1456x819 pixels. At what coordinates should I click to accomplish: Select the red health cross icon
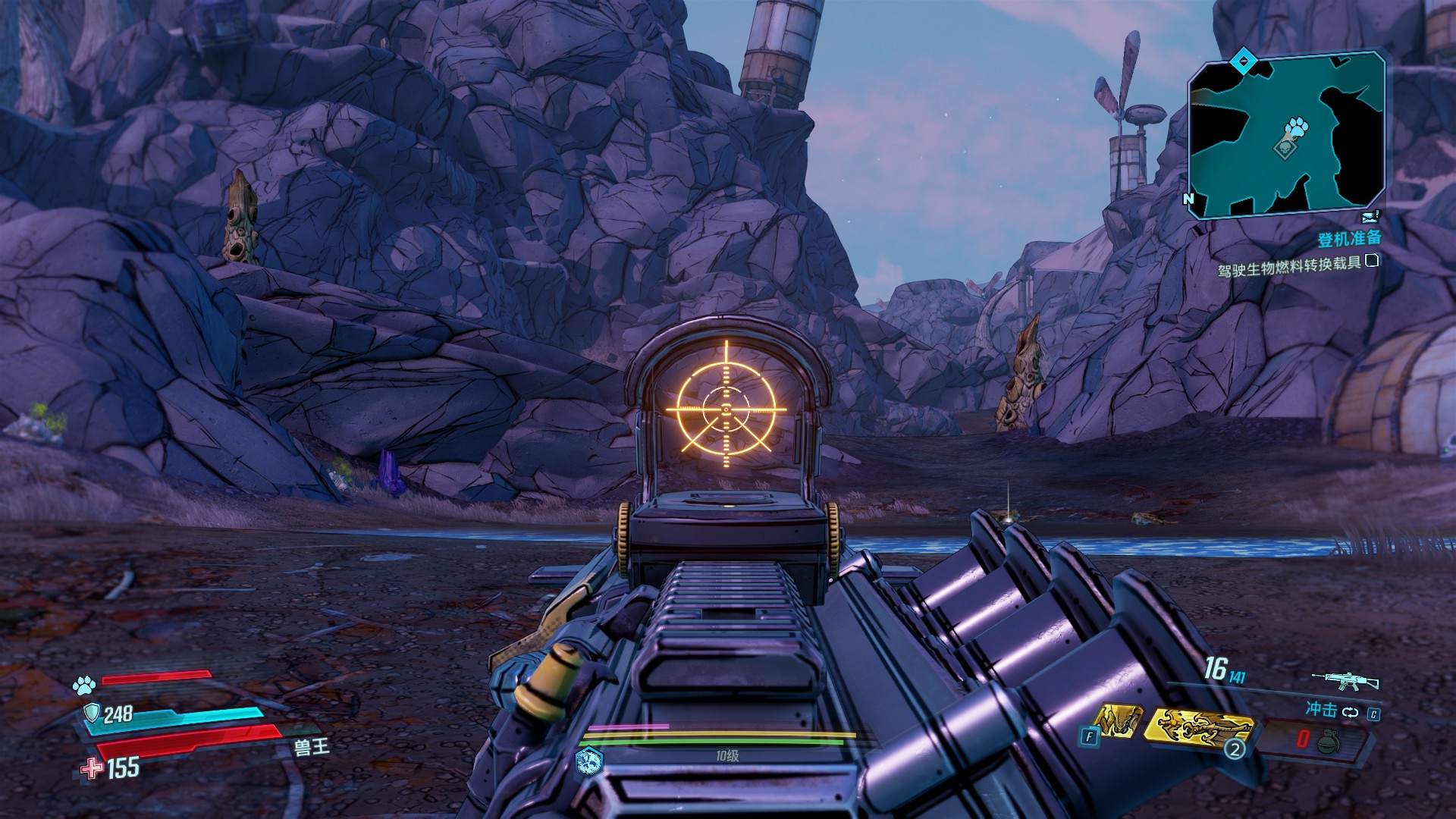(x=93, y=769)
